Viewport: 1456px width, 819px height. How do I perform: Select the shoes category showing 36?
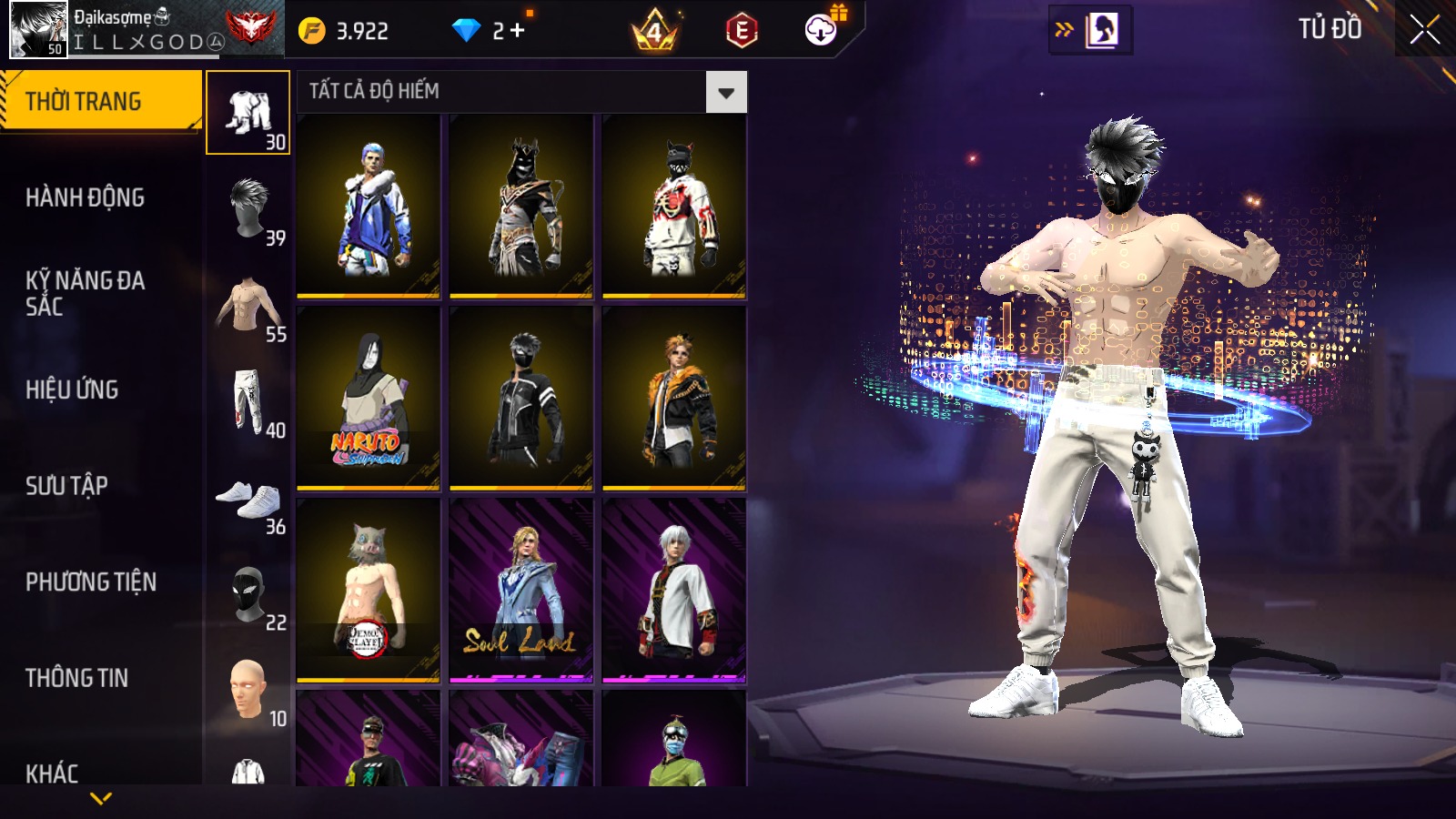pos(248,499)
